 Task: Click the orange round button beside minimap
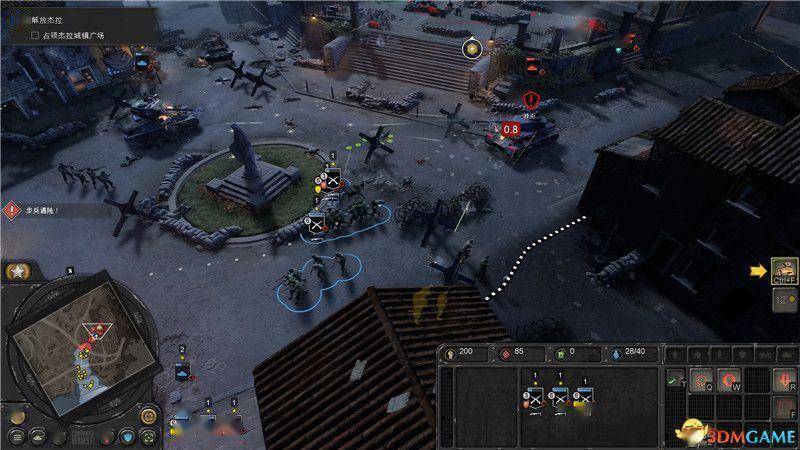coord(147,415)
